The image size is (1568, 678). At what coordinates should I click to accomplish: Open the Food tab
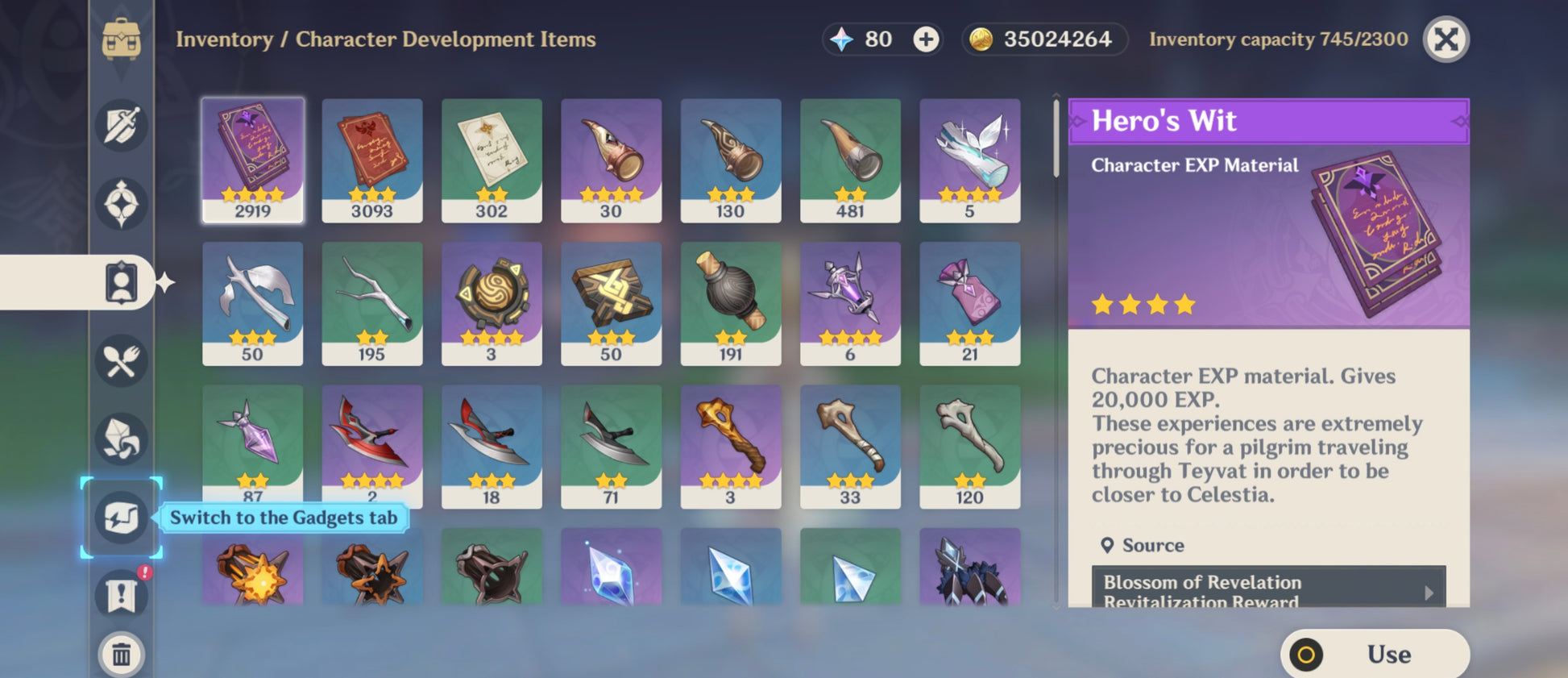coord(122,361)
